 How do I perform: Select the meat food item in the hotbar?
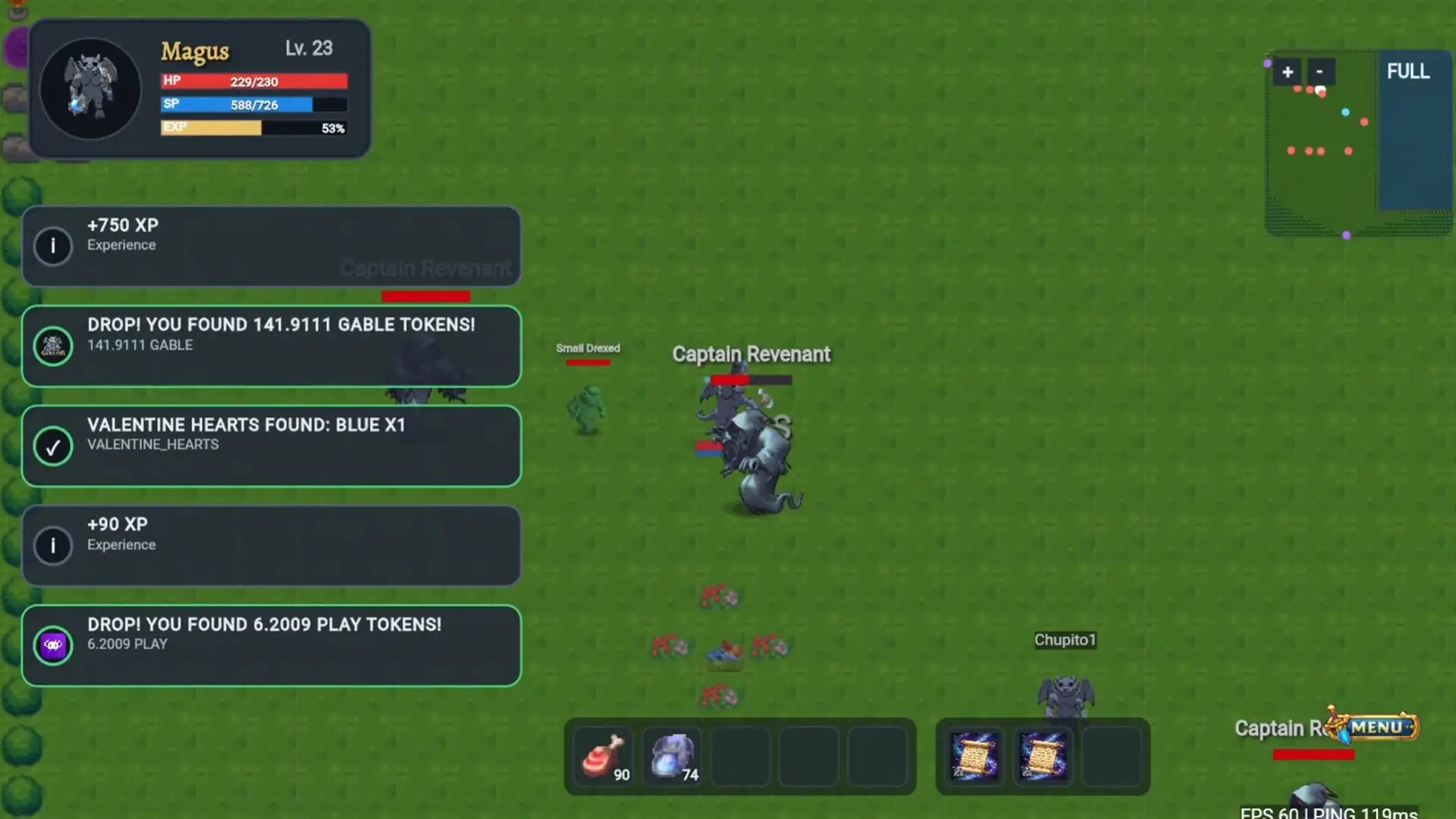click(604, 756)
